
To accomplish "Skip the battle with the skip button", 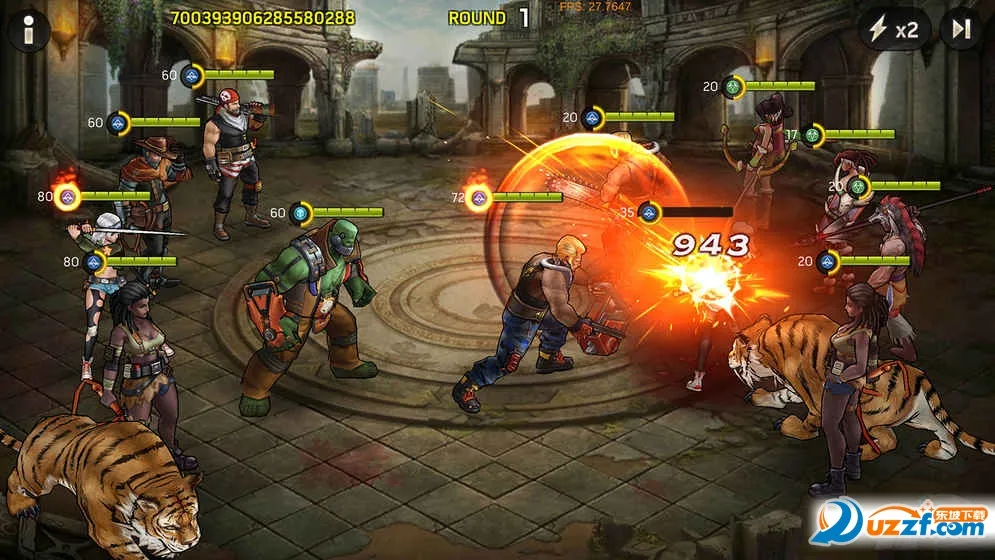I will click(x=961, y=30).
